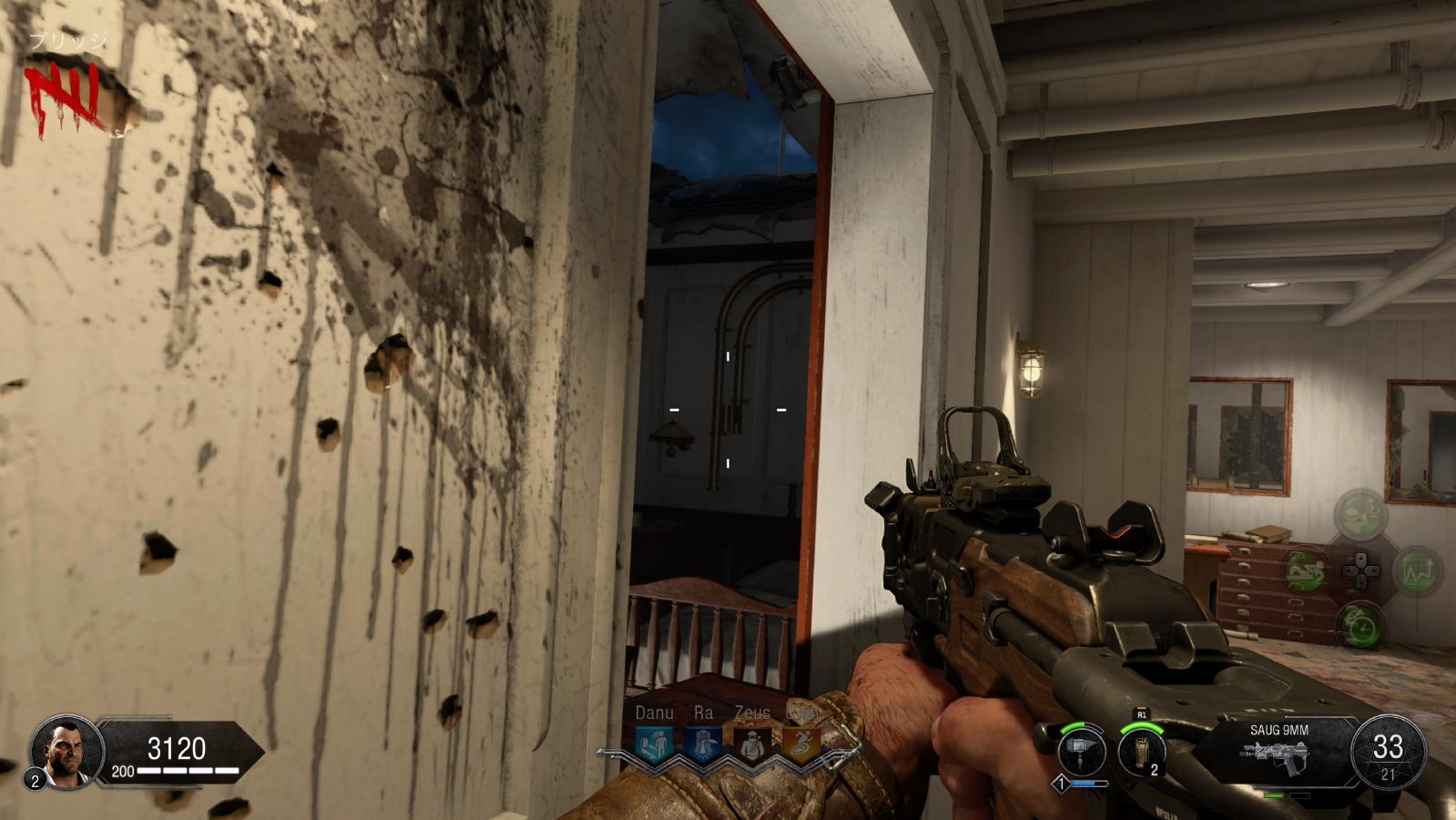Choose the topmost elixir on the wheel
This screenshot has width=1456, height=820.
point(1361,515)
